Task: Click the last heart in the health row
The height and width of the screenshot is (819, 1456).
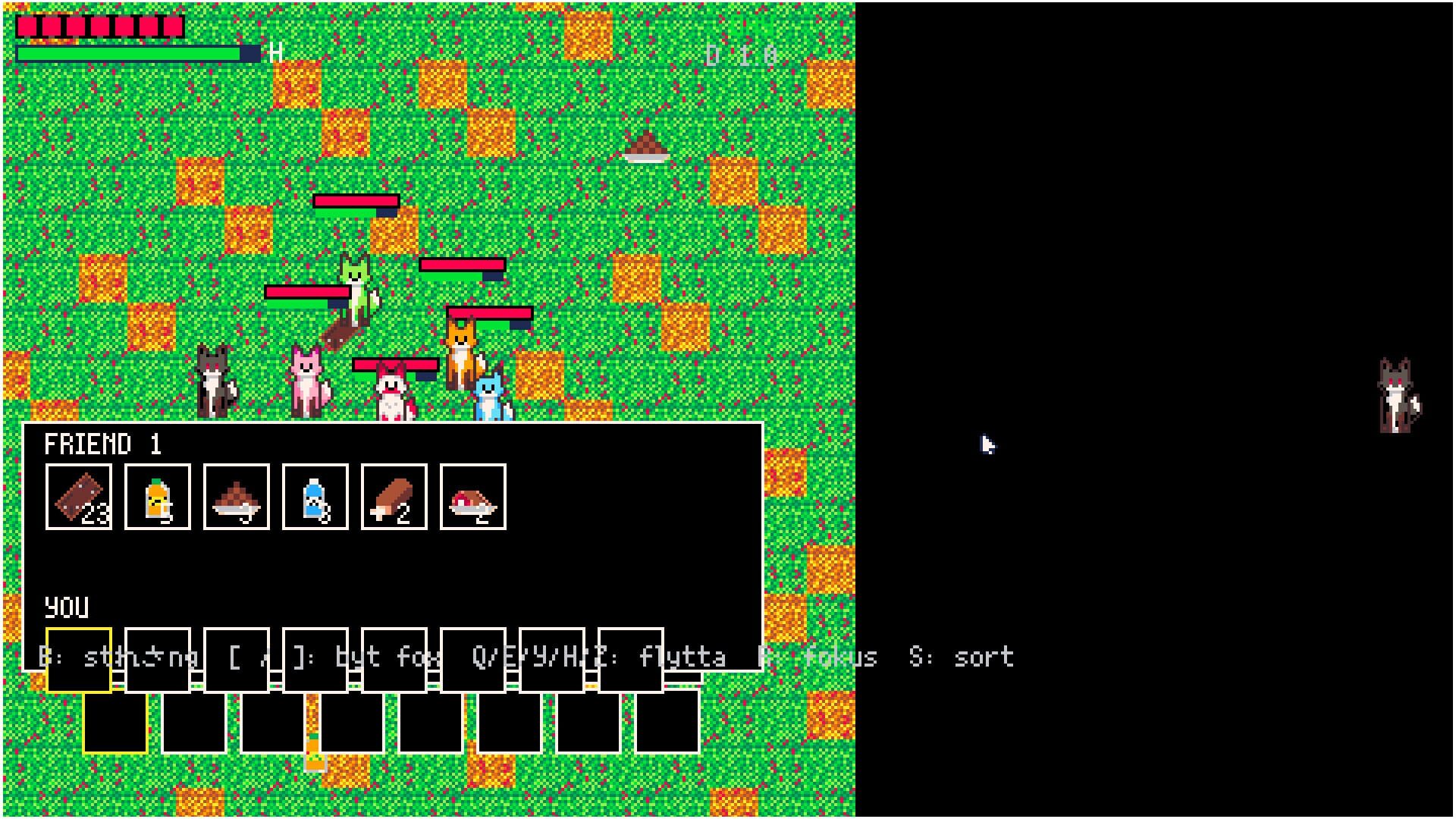Action: tap(173, 27)
